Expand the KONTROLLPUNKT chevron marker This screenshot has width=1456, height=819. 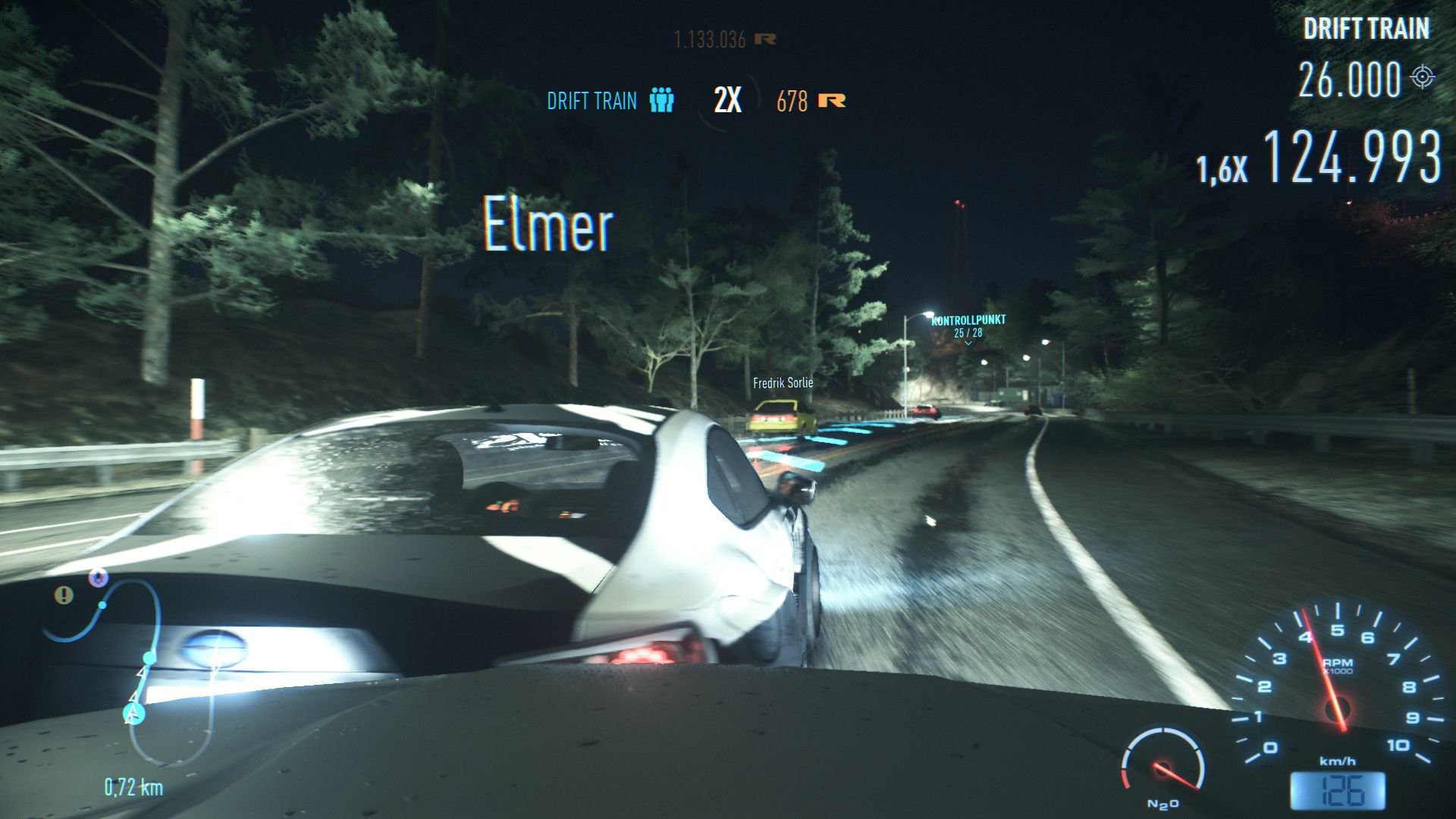click(968, 343)
